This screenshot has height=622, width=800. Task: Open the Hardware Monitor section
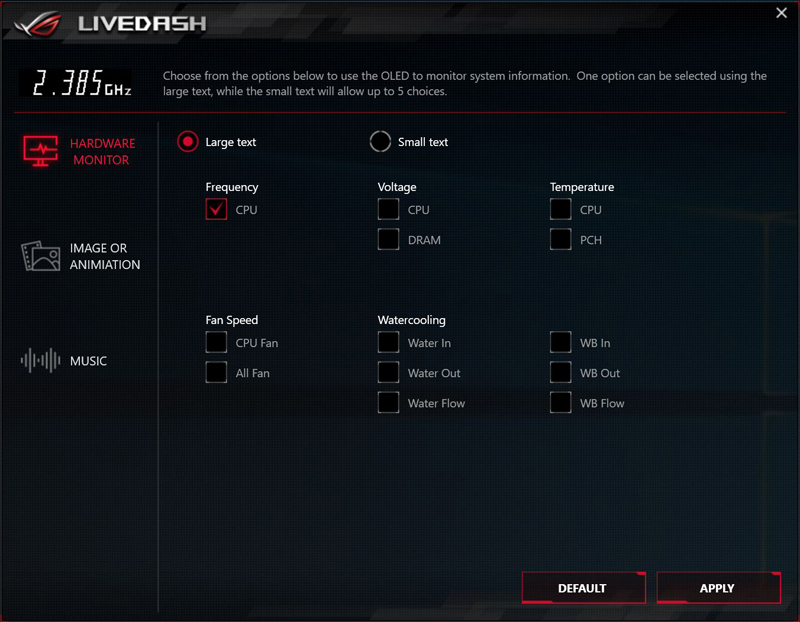(x=80, y=152)
